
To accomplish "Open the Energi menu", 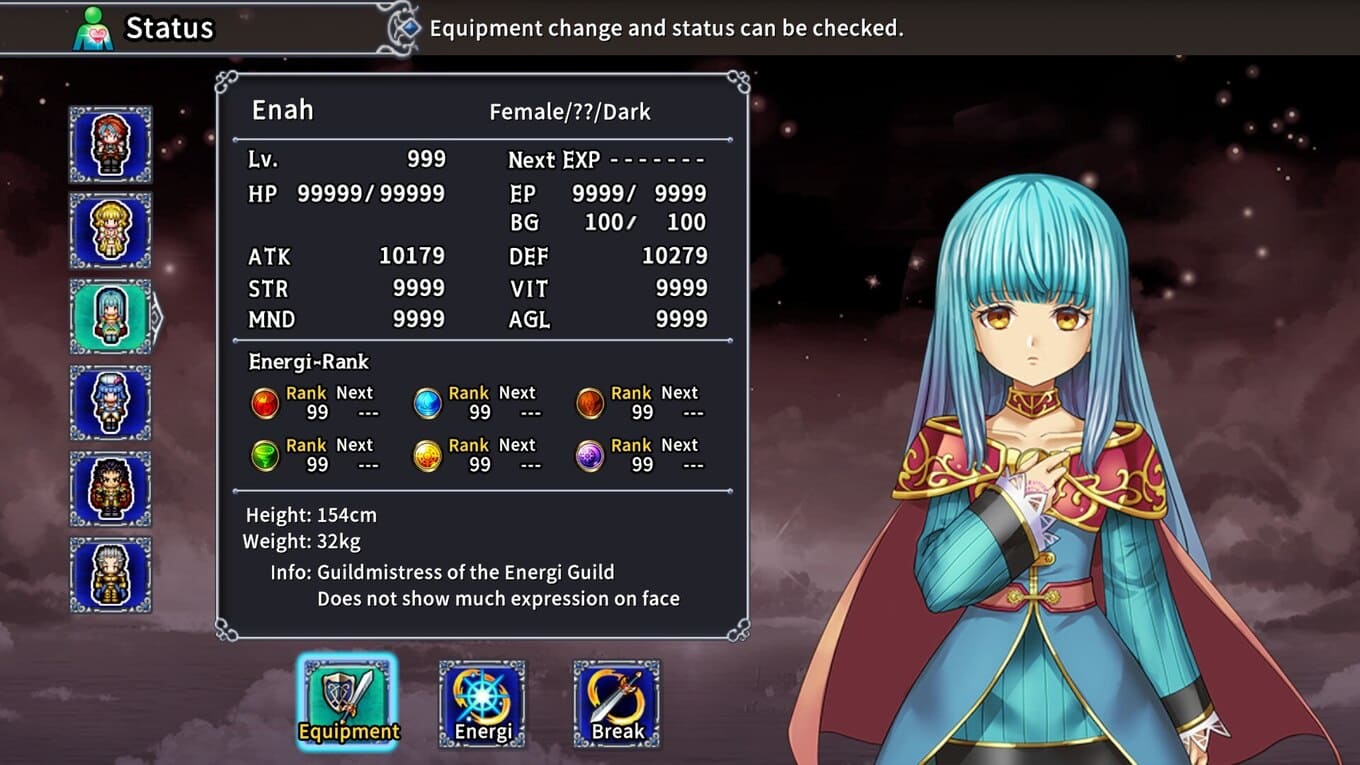I will click(x=482, y=703).
